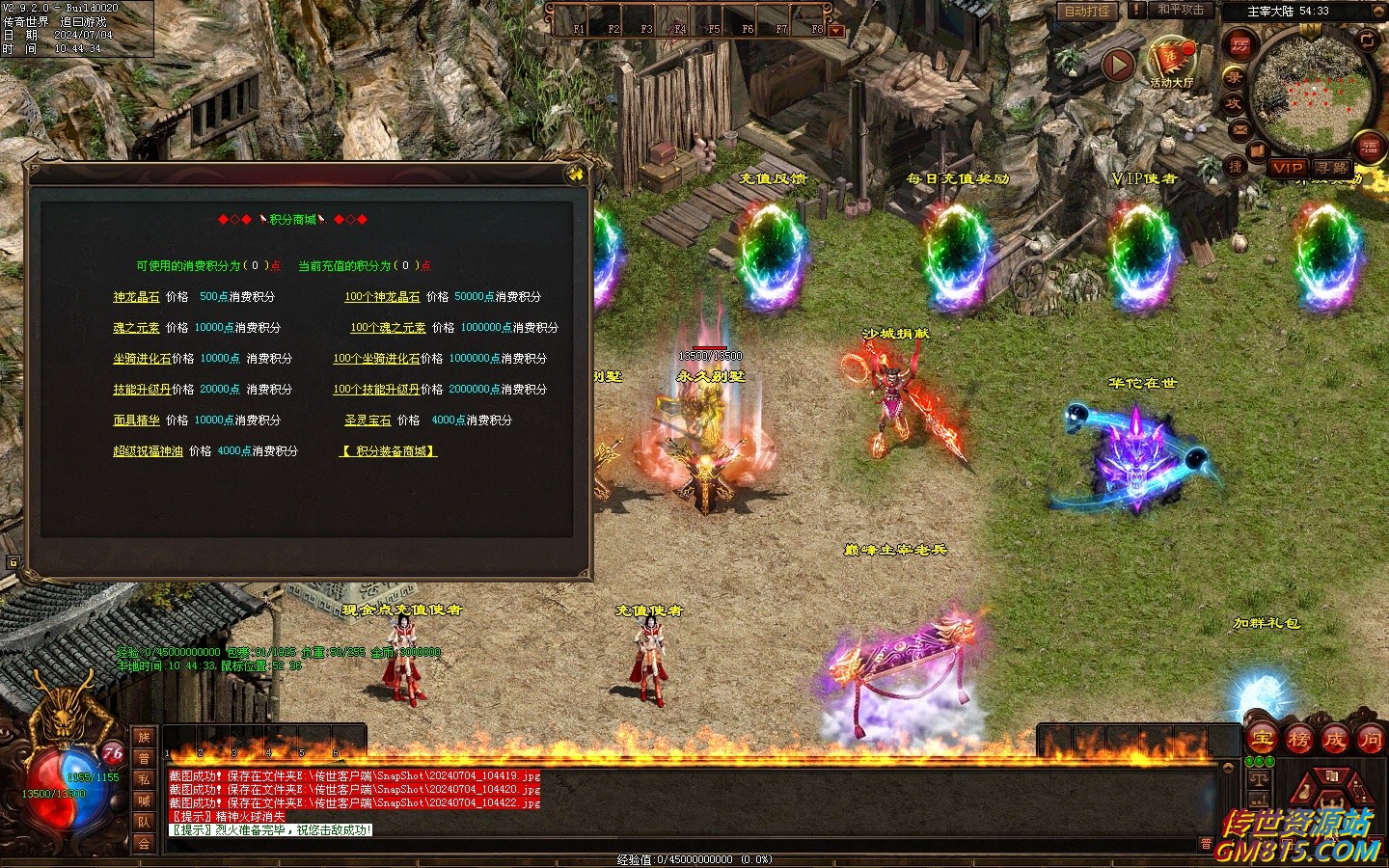The height and width of the screenshot is (868, 1389).
Task: Activate 寻路 pathfinding button
Action: [1332, 168]
